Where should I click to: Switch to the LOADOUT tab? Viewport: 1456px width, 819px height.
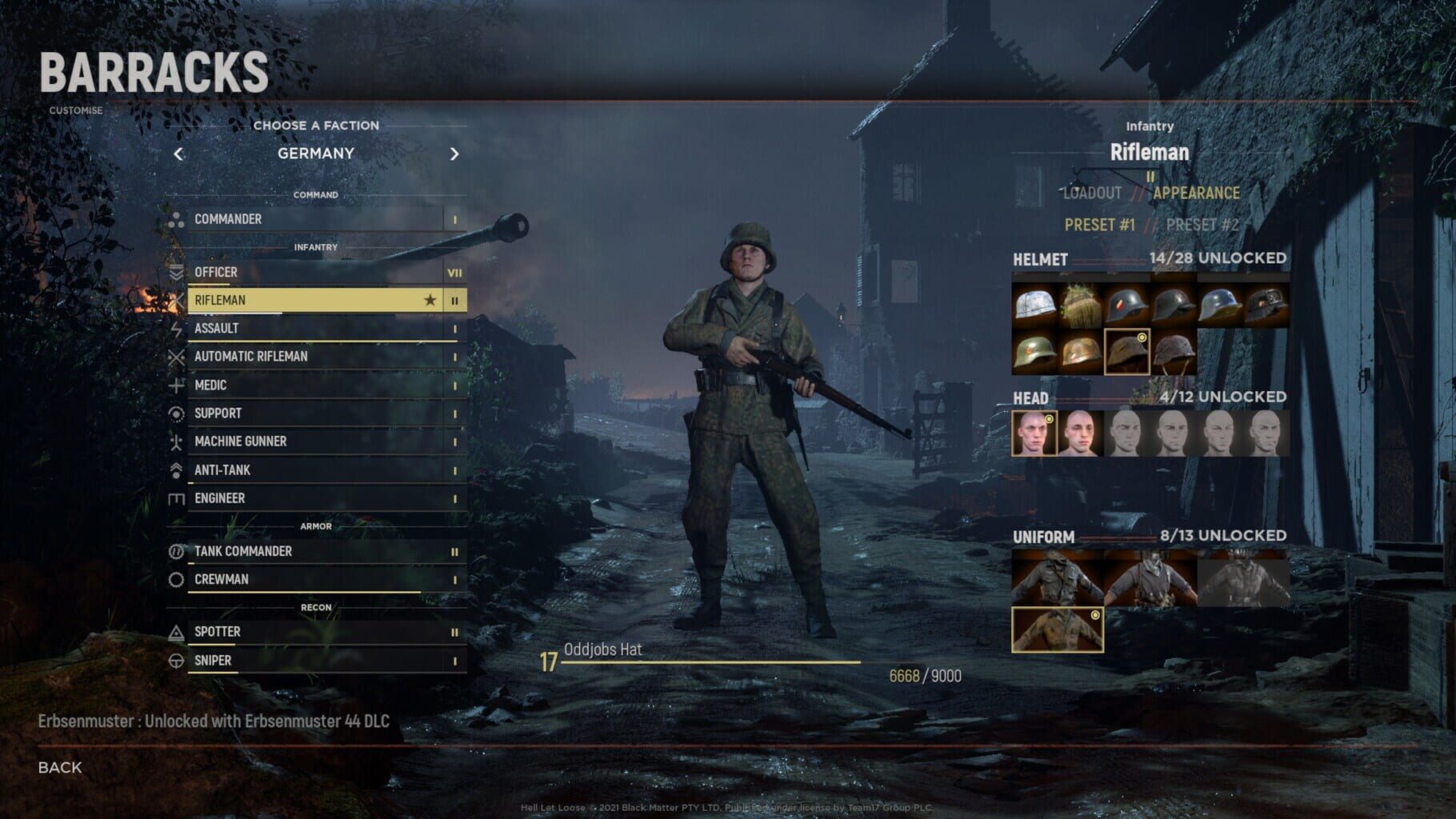1091,192
